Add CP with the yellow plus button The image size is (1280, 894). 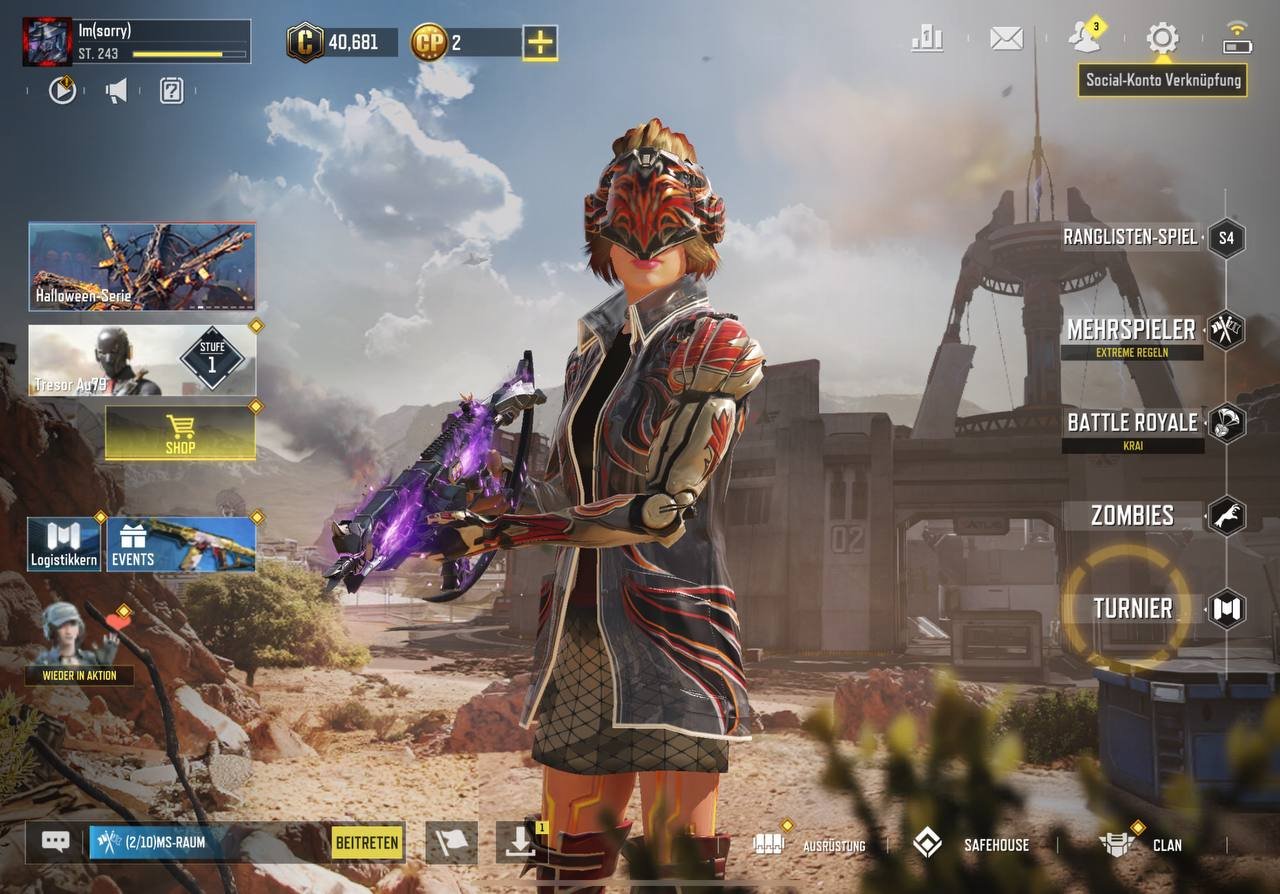[x=539, y=42]
